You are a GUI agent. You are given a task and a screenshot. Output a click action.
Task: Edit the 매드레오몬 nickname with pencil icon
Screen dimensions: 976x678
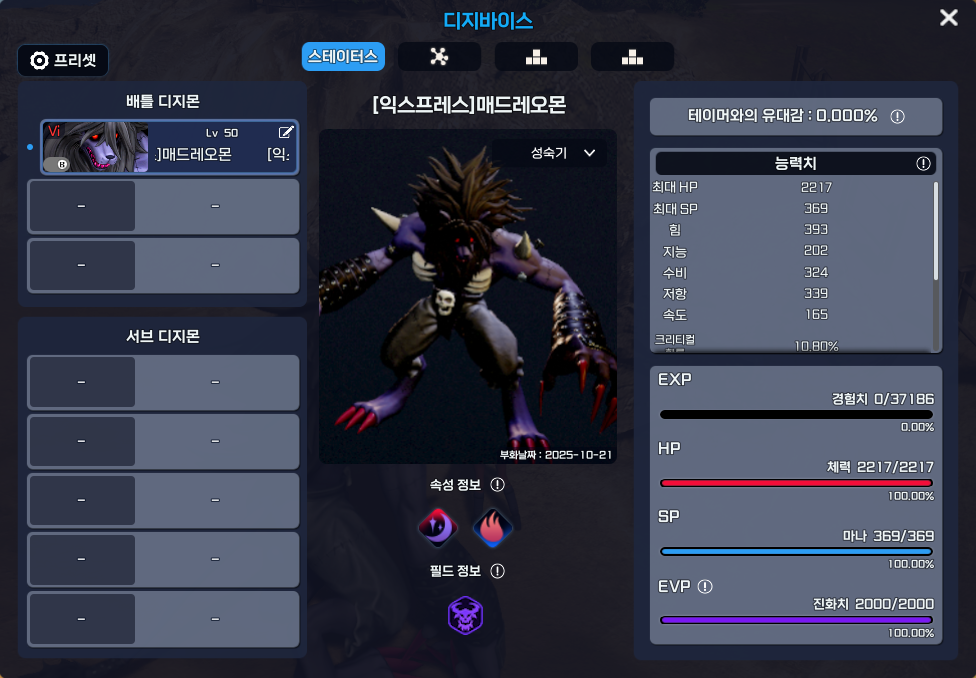coord(286,132)
